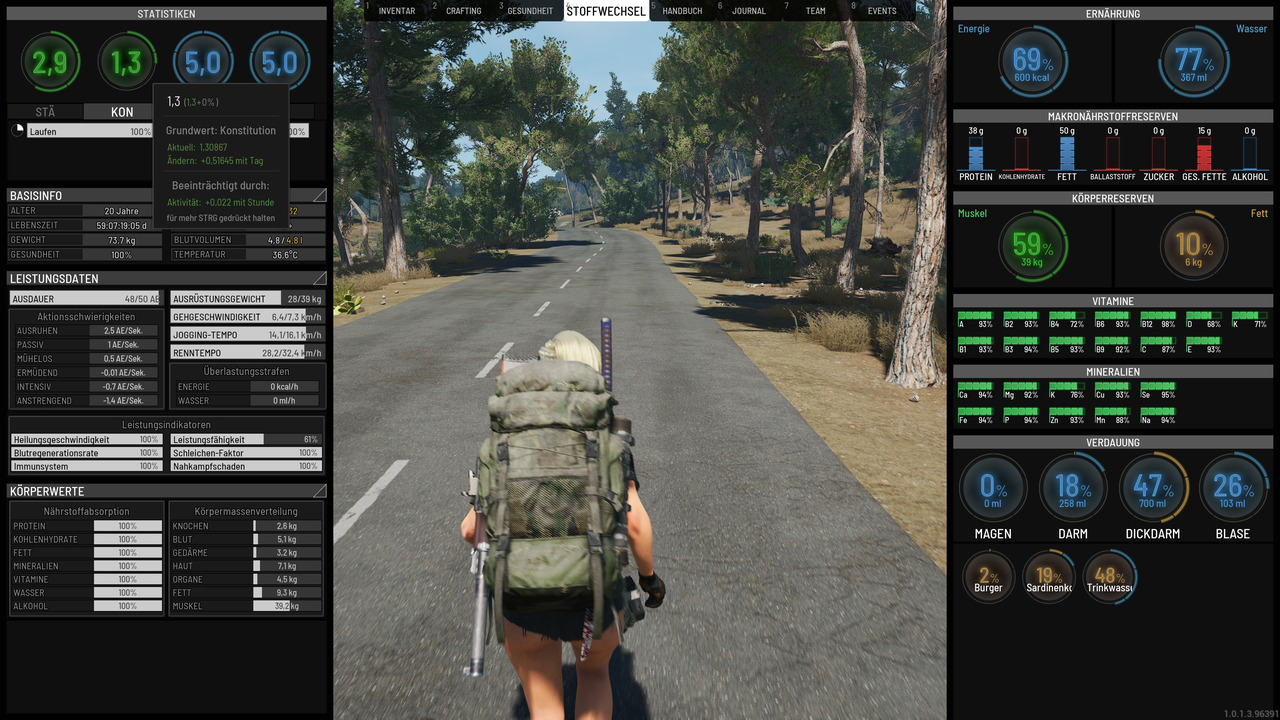Choose the KON attribute tab
Viewport: 1280px width, 720px height.
coord(122,112)
